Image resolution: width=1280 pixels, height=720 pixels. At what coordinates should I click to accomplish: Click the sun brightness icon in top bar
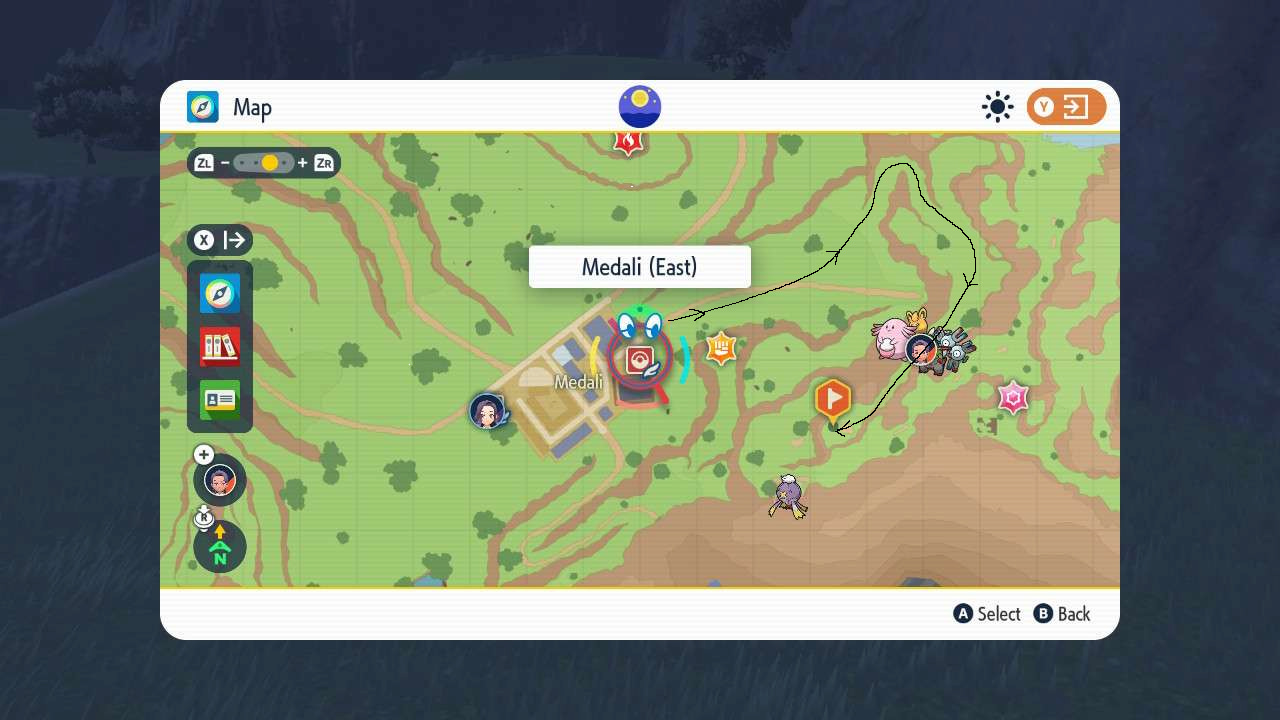point(997,106)
